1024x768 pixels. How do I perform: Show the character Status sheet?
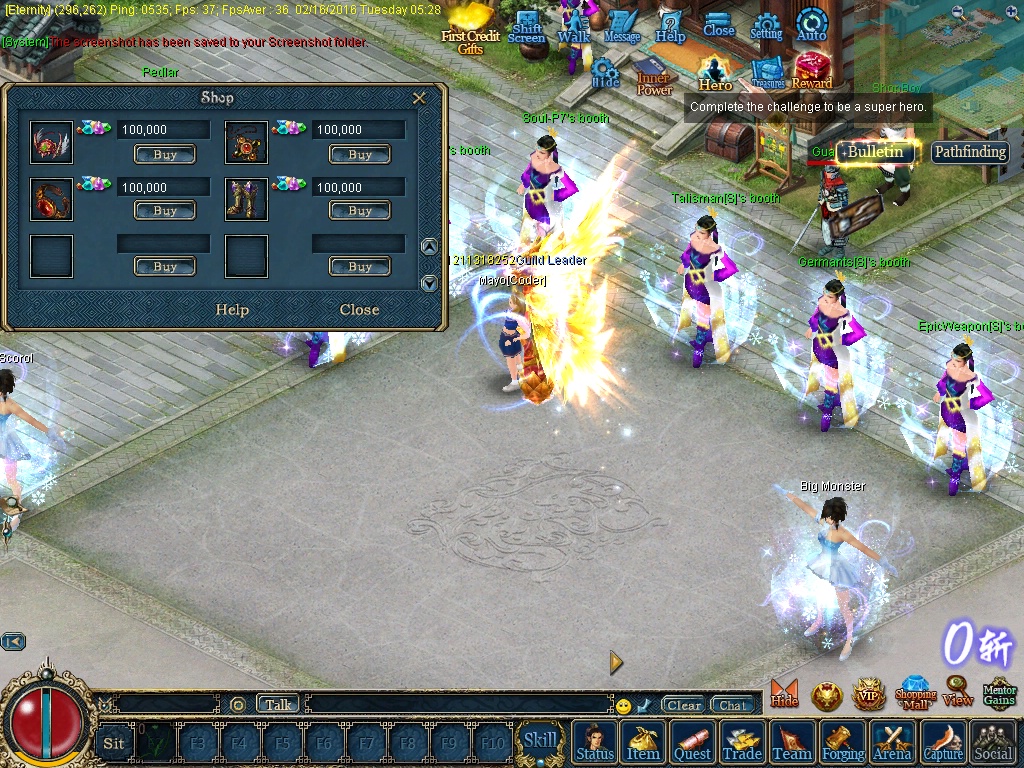(x=595, y=743)
